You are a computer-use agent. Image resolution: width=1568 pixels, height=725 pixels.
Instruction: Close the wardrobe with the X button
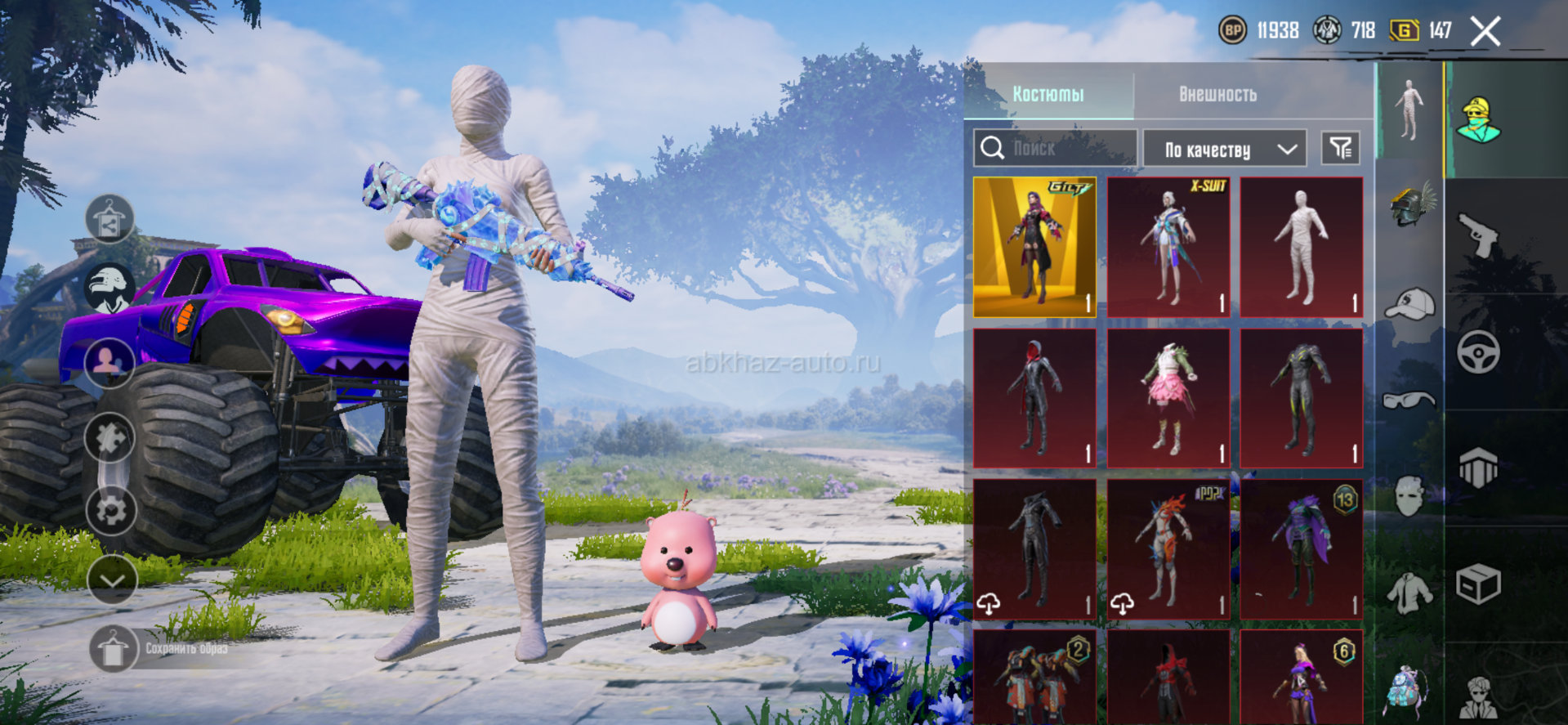pos(1485,33)
